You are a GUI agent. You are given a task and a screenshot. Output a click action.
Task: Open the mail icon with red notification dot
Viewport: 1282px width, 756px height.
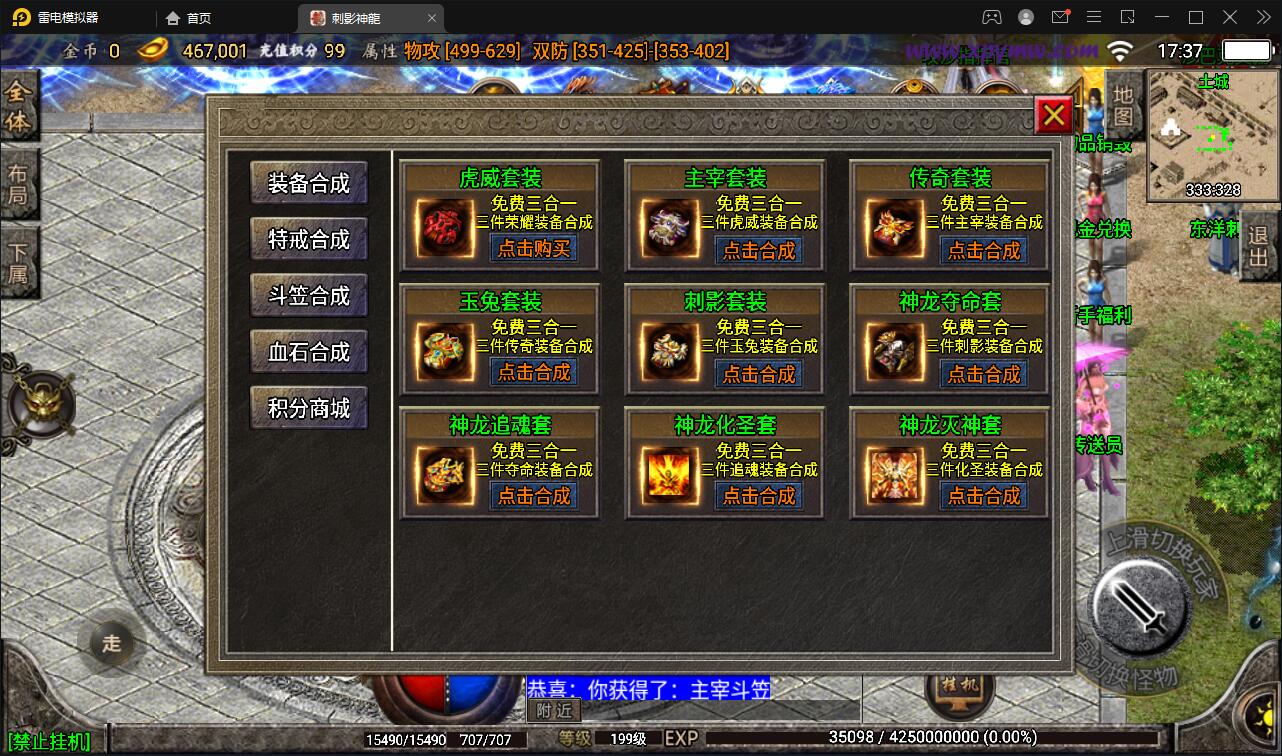tap(1062, 17)
